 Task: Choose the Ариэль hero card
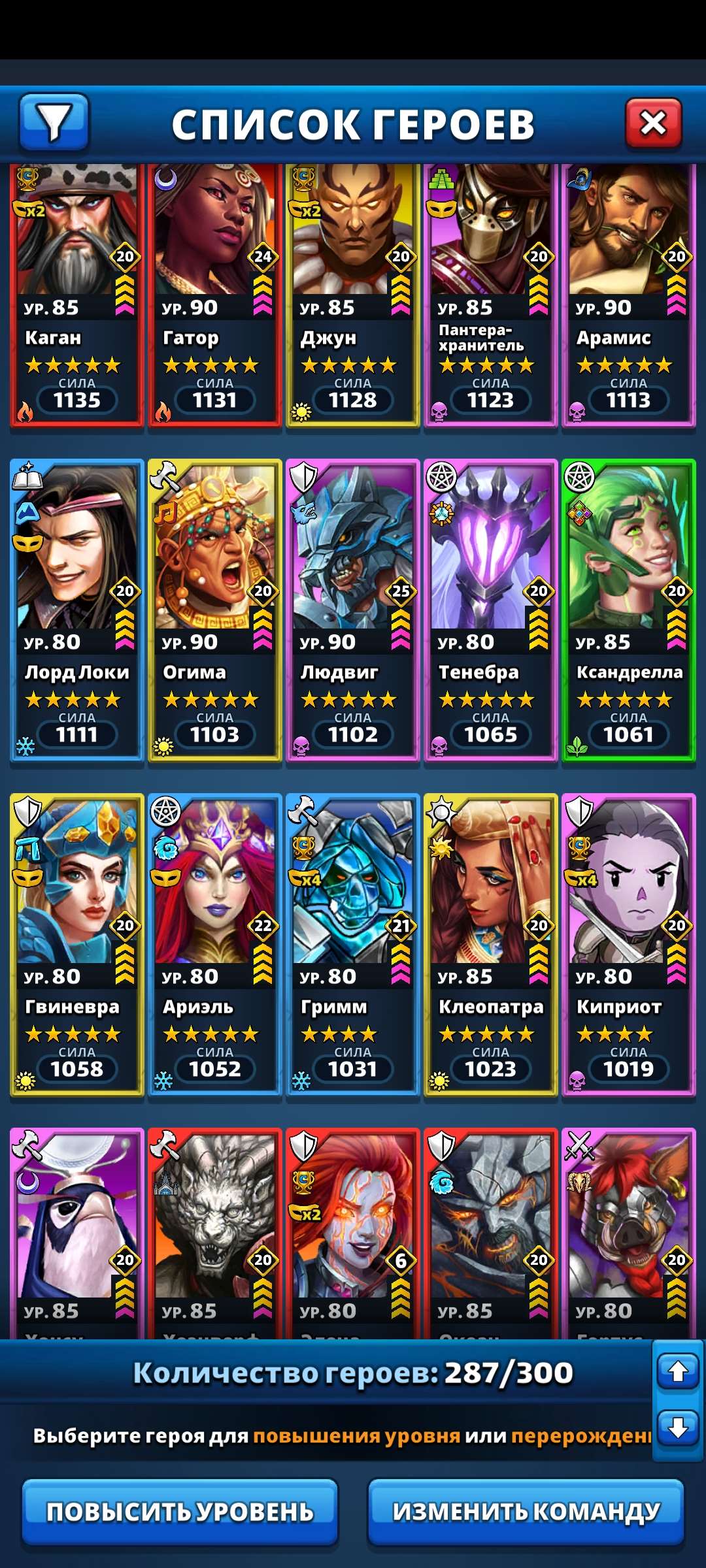pos(215,944)
